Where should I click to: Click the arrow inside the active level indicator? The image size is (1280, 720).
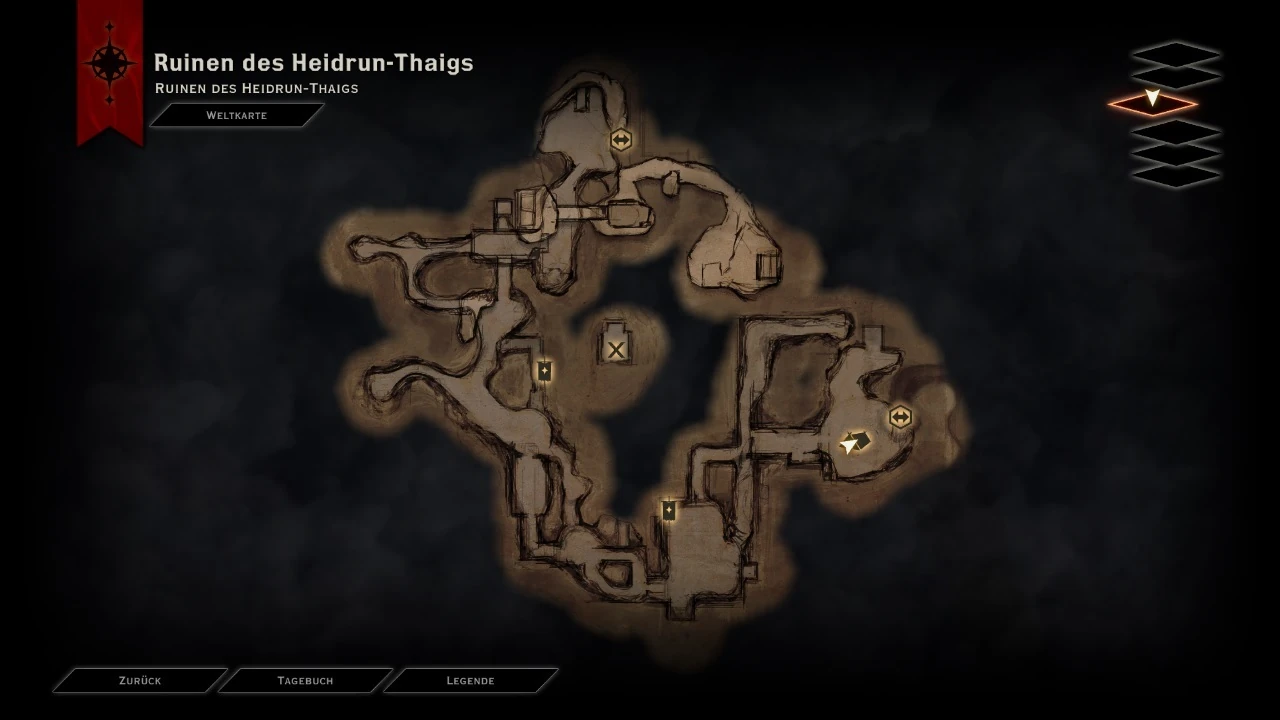(1153, 100)
